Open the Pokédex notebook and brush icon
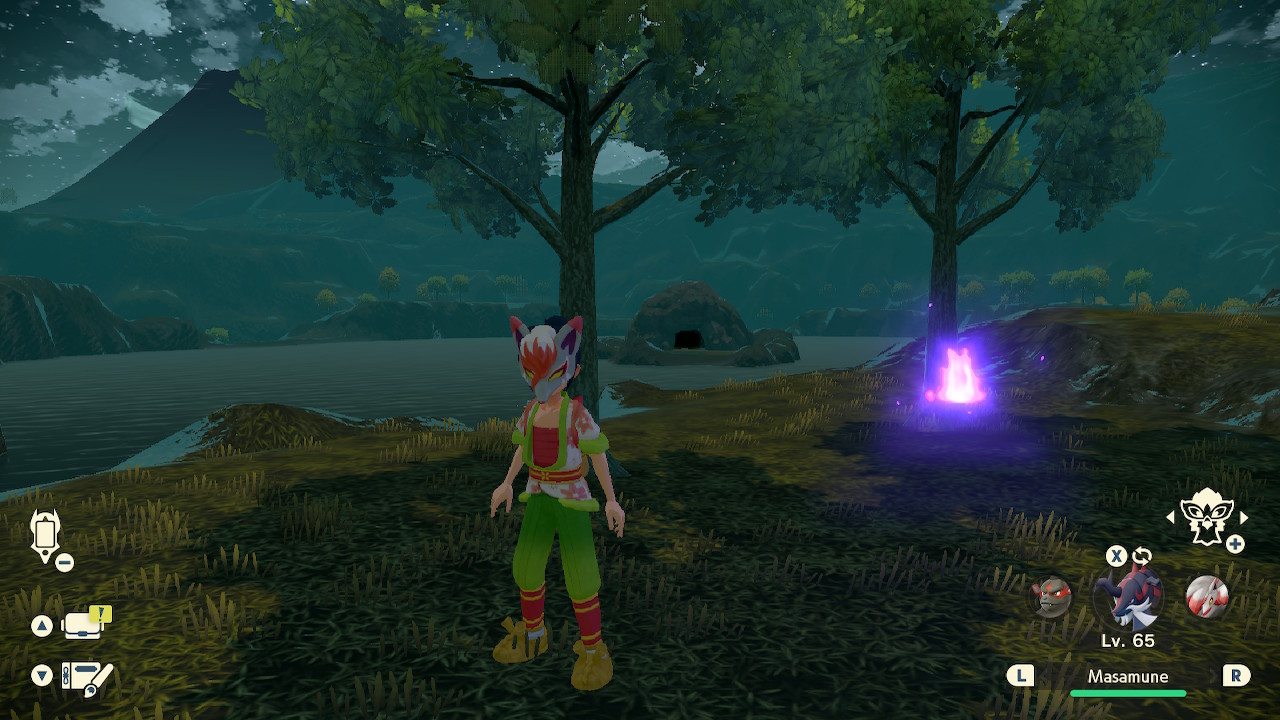This screenshot has height=720, width=1280. (x=86, y=677)
